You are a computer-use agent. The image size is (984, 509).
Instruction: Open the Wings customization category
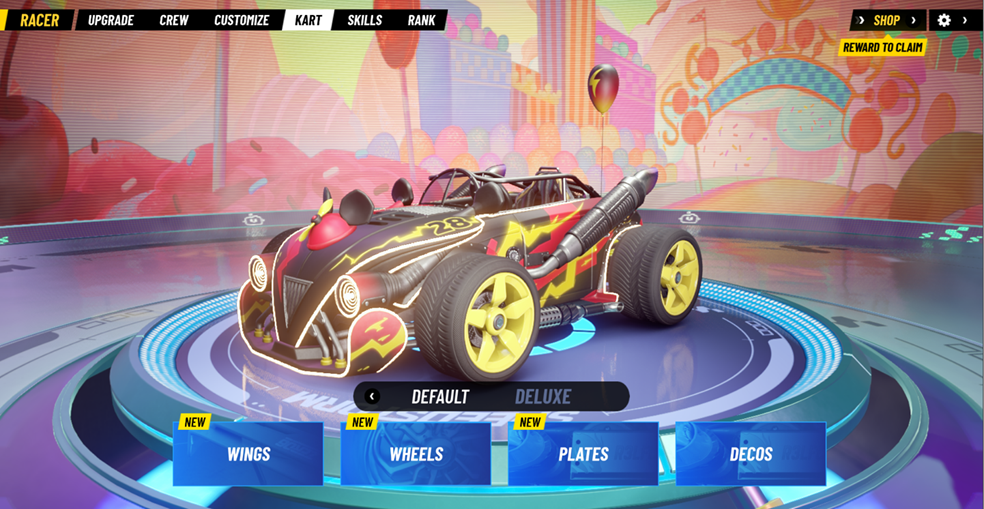point(248,454)
